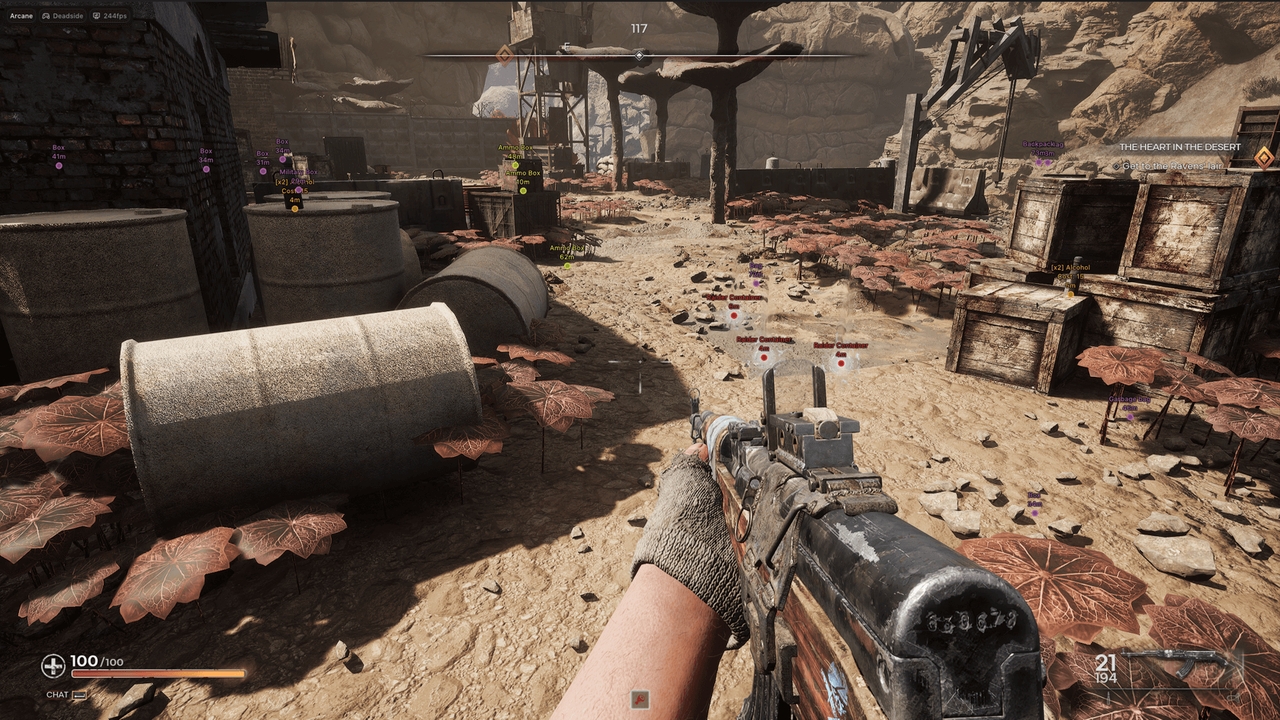Click the purple Box 41m marker dot
Viewport: 1280px width, 720px height.
click(x=59, y=166)
